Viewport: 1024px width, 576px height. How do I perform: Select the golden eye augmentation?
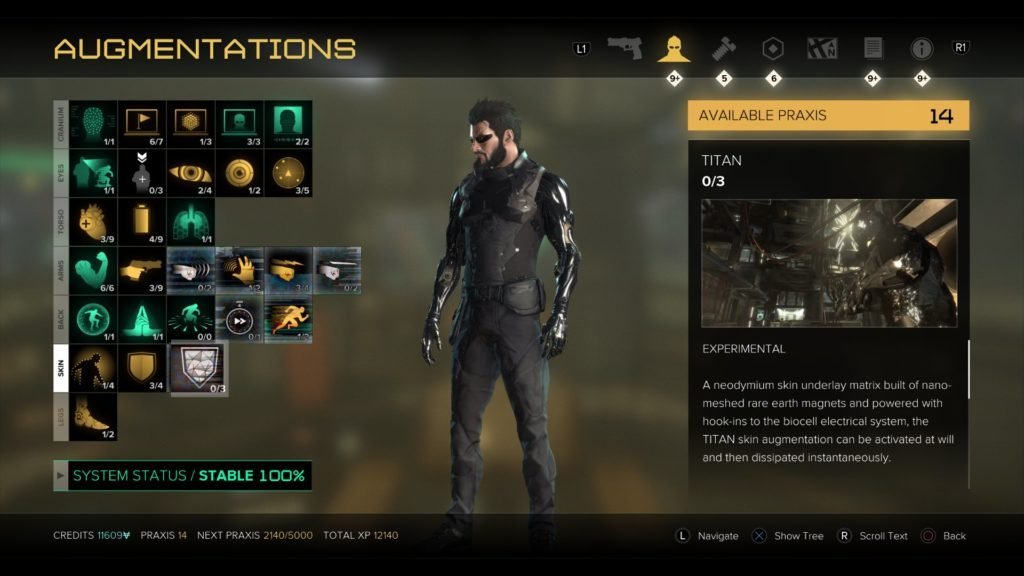[191, 173]
